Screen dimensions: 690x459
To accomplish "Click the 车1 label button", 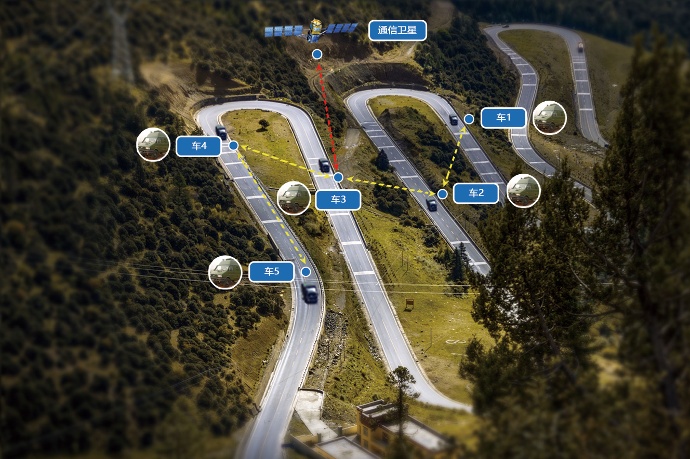I will 503,118.
